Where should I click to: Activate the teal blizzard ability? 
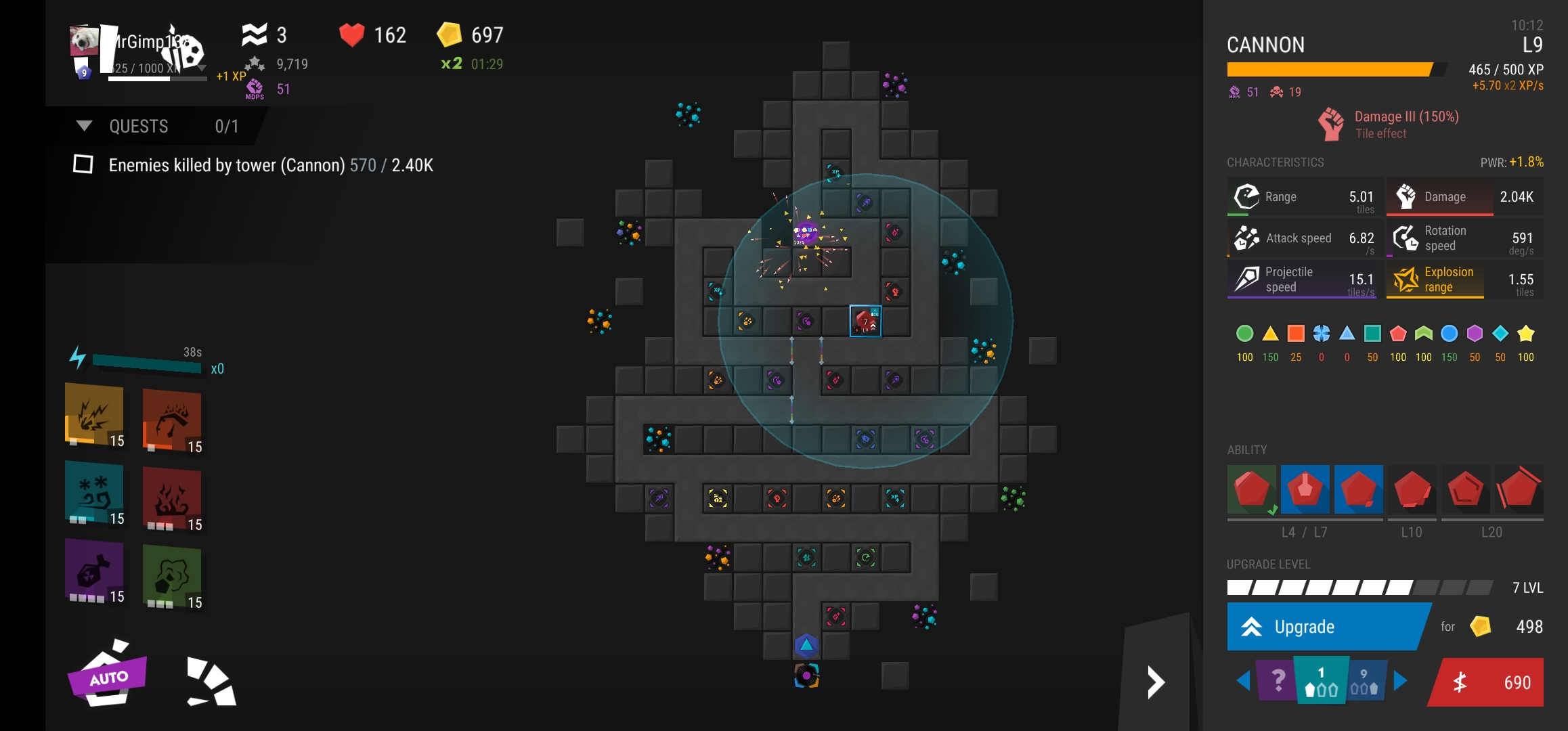click(94, 492)
